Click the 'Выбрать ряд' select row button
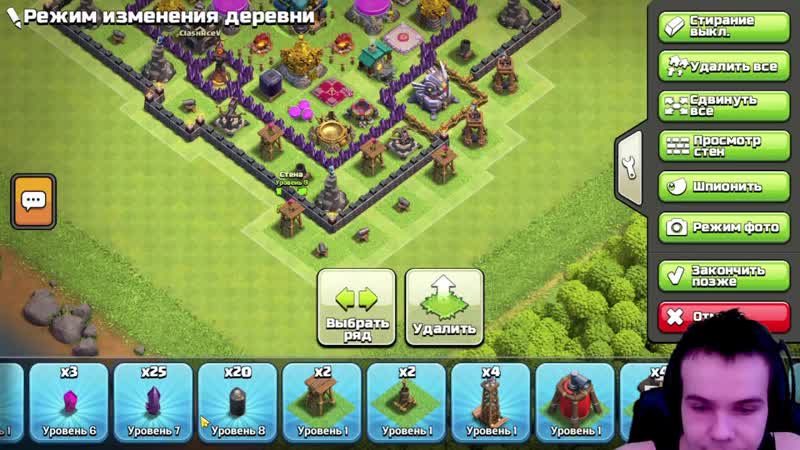This screenshot has height=450, width=800. point(356,308)
